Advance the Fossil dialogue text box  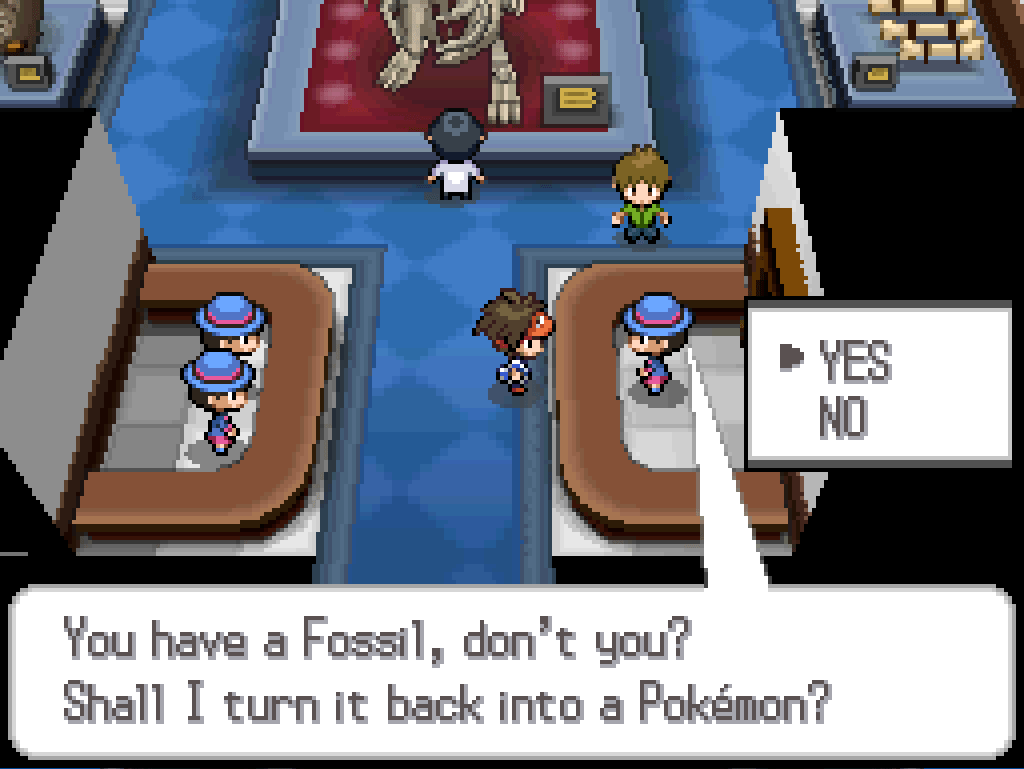point(512,672)
